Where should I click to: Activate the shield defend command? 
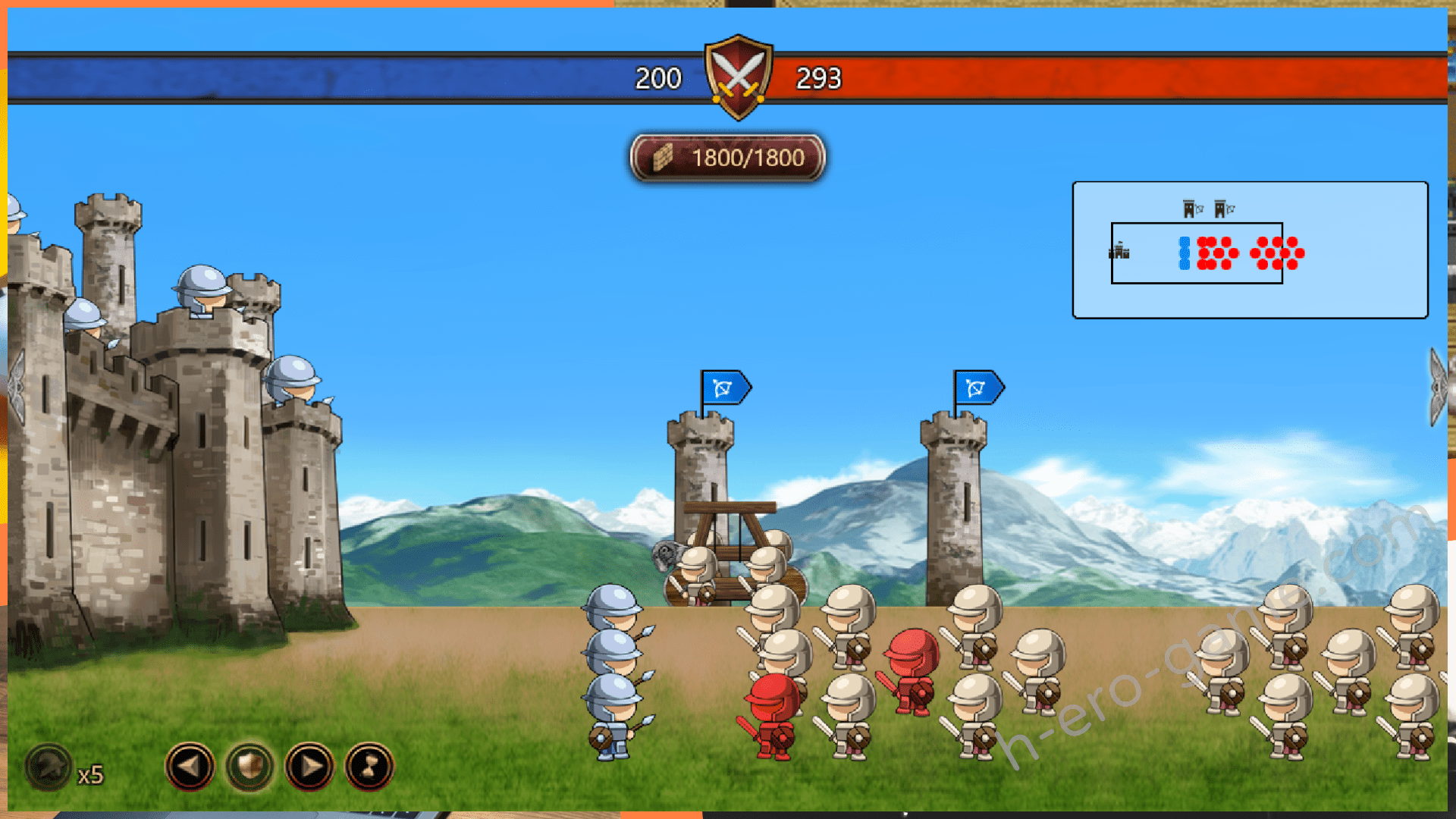249,767
